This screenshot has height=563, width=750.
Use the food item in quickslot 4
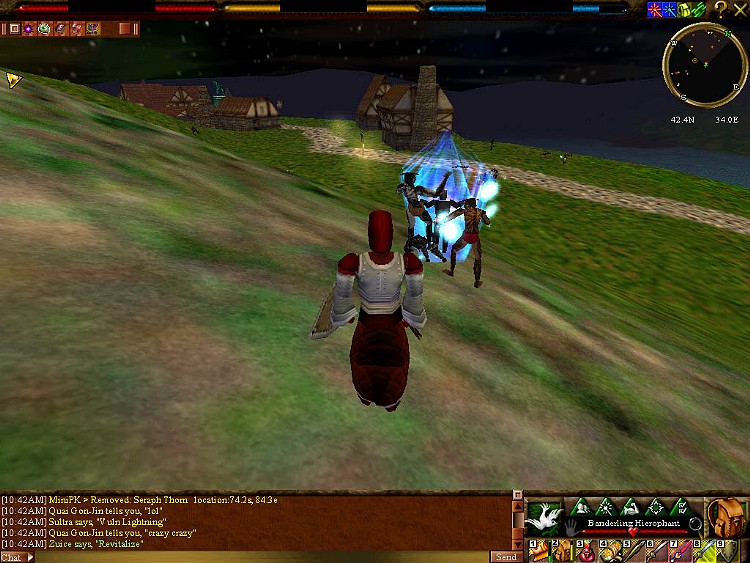(611, 551)
